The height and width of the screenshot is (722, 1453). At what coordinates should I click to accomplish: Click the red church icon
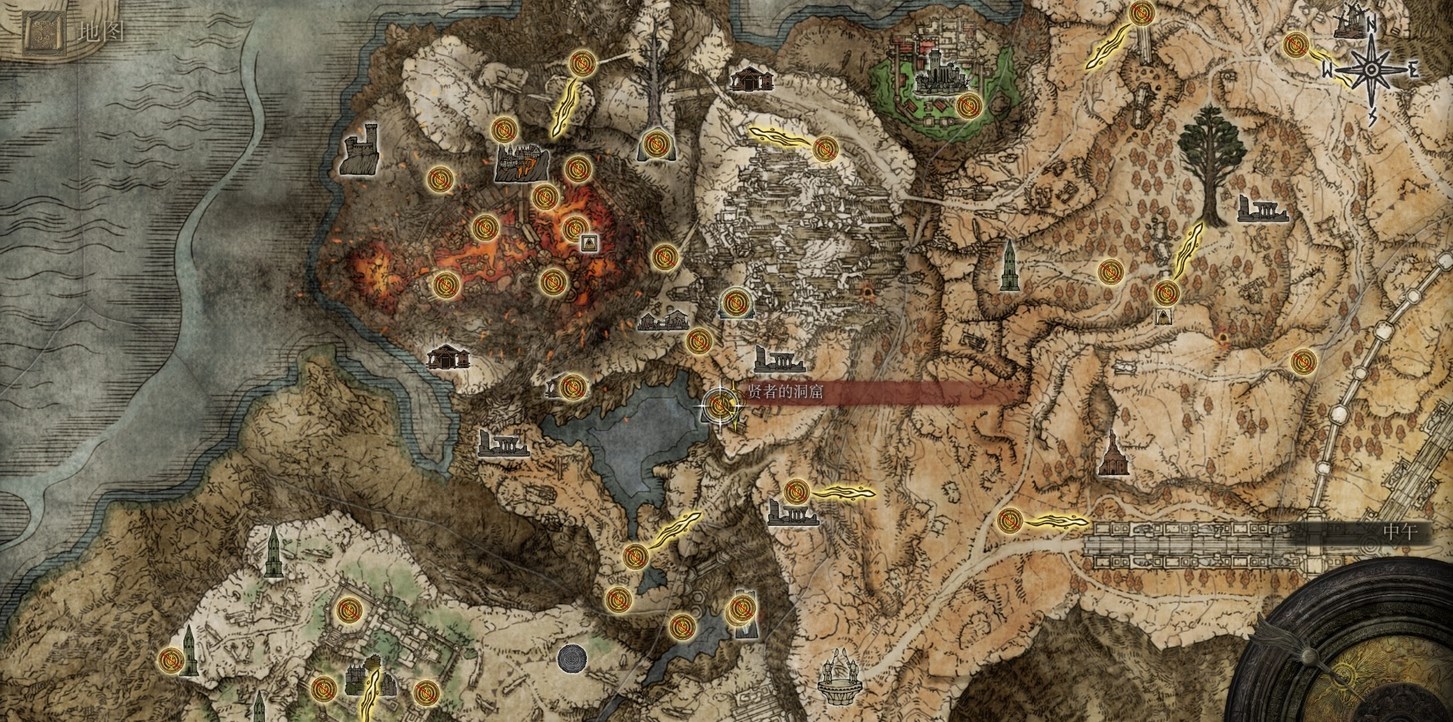(x=1111, y=457)
